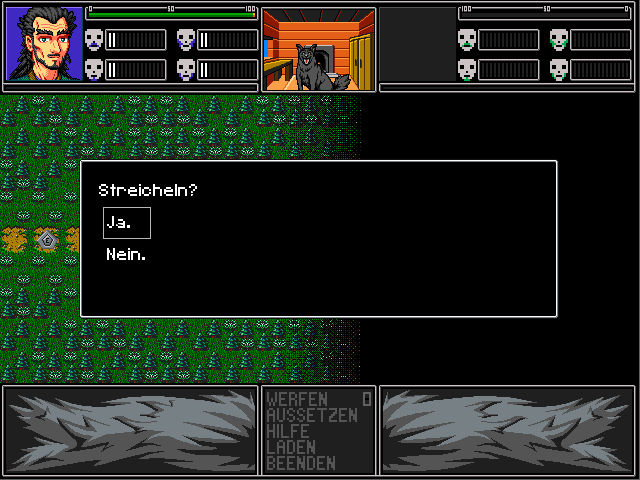Click the wolf scene picture
This screenshot has width=640, height=480.
click(x=318, y=49)
